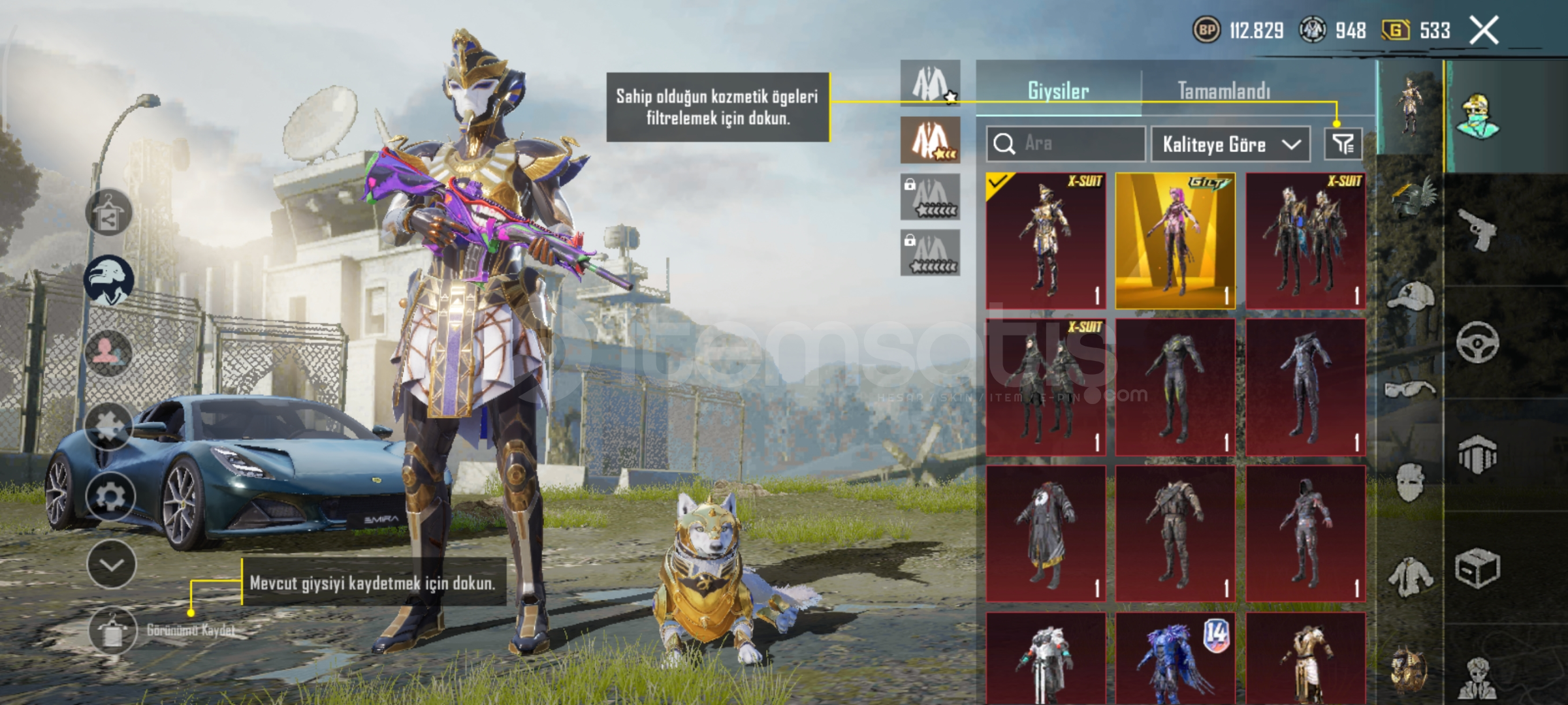Switch to the Giysiler tab
This screenshot has width=1568, height=705.
(1058, 91)
